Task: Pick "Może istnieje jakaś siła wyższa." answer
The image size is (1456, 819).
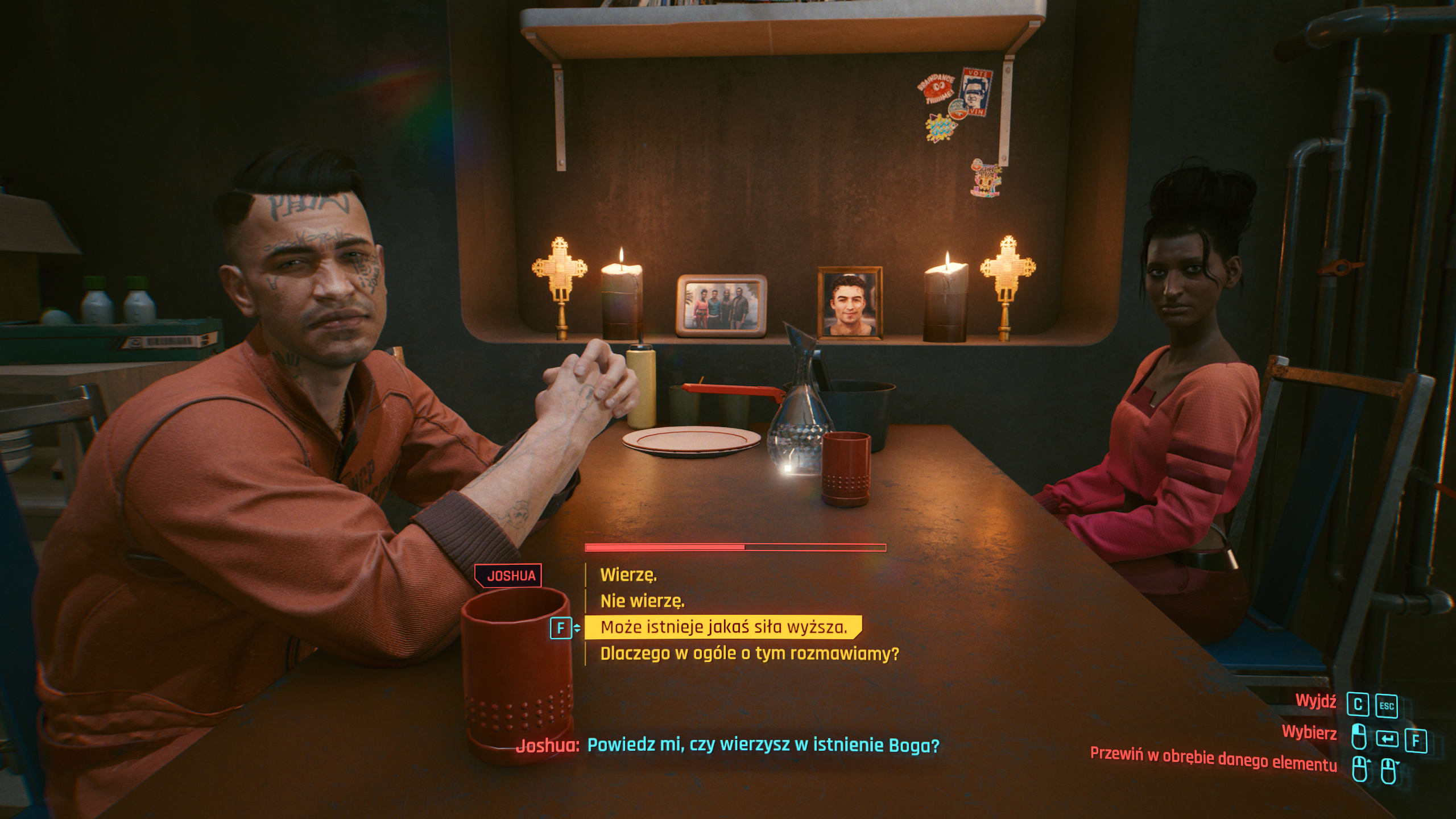Action: pos(723,627)
